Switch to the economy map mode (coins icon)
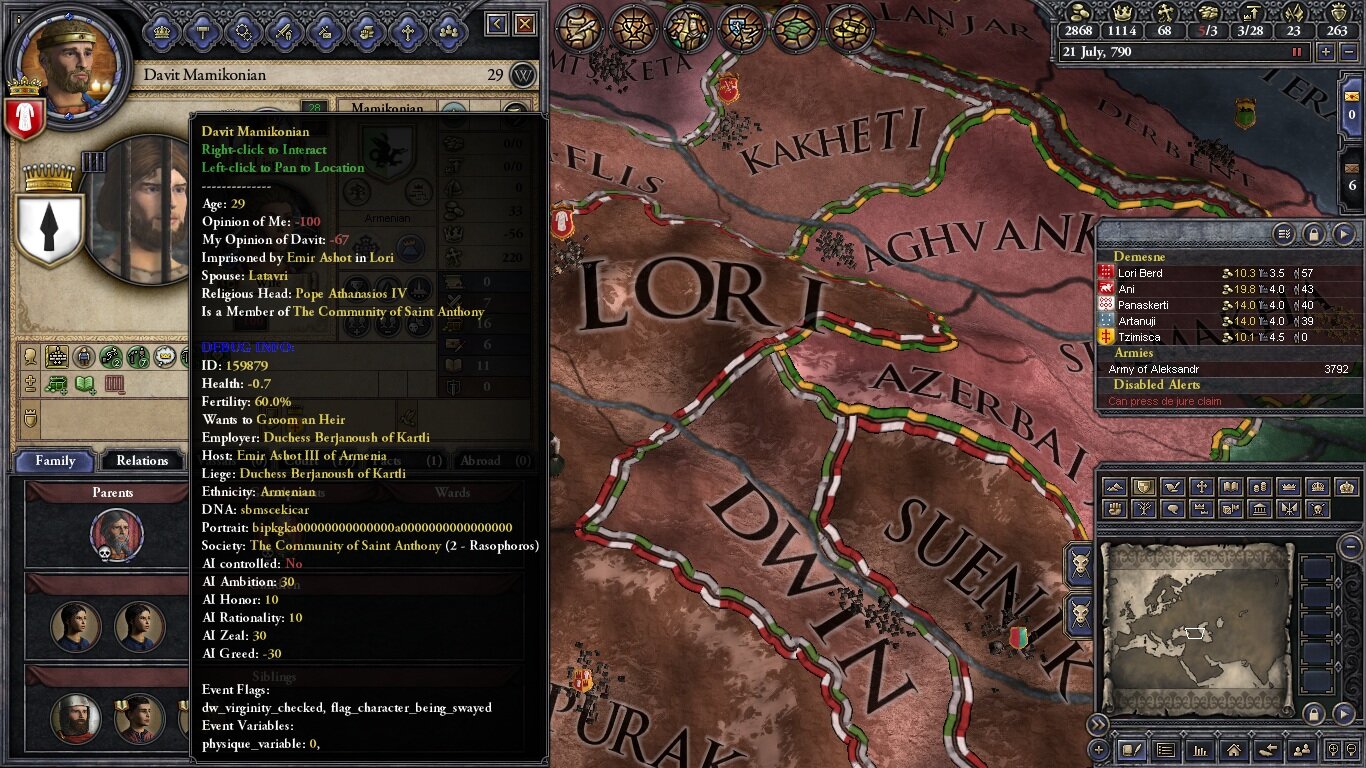Screen dimensions: 1366x768 pyautogui.click(x=1259, y=487)
